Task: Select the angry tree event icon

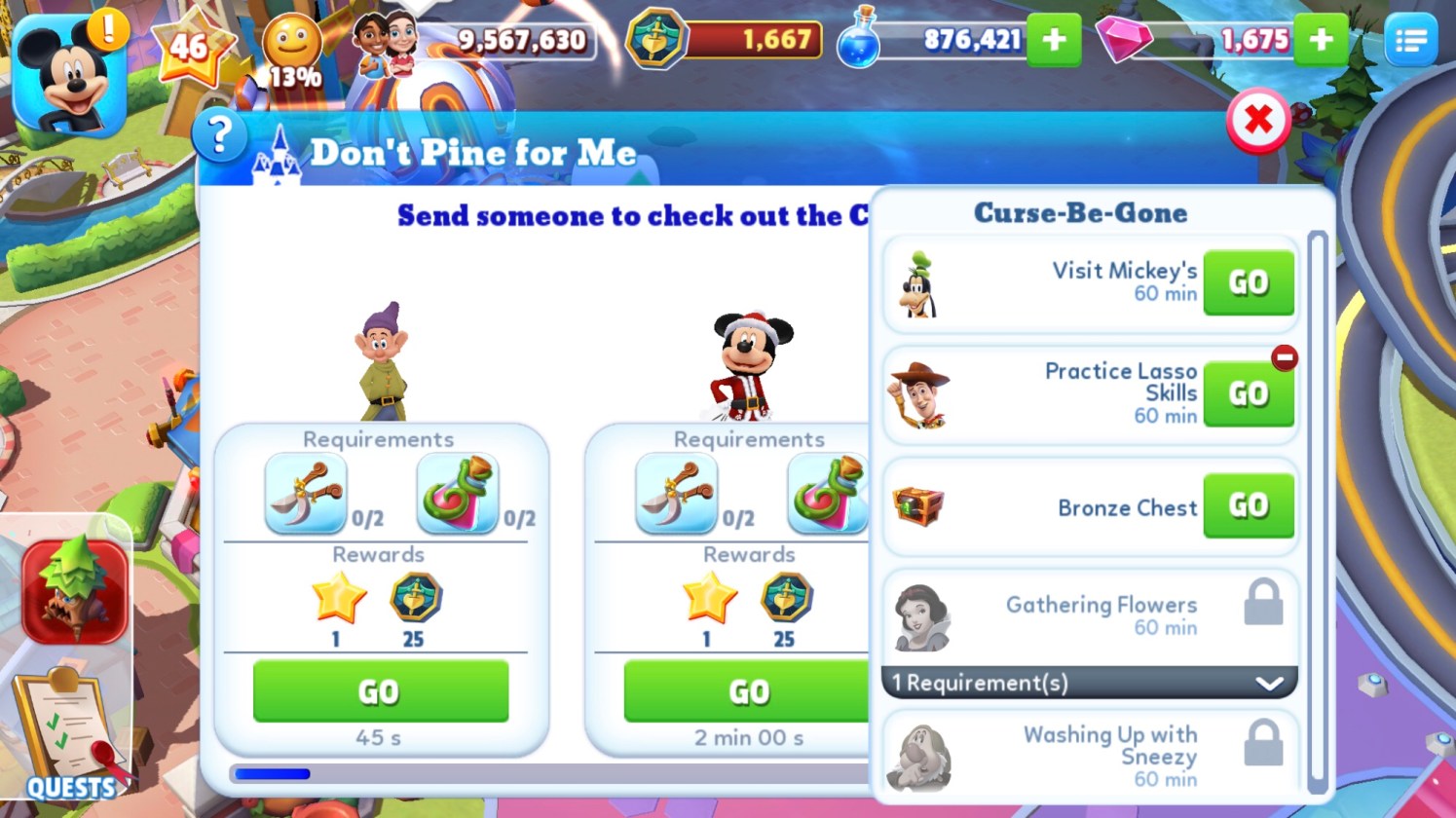Action: click(74, 590)
